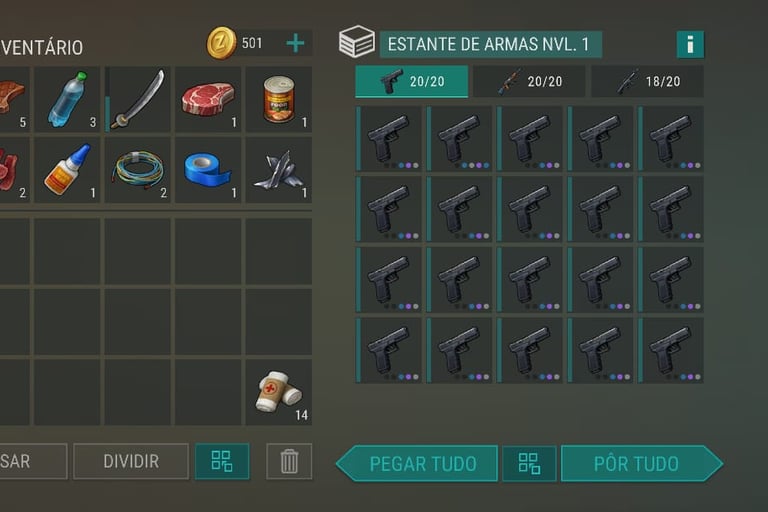
Task: Open the 18/20 rifle tab
Action: pos(647,81)
